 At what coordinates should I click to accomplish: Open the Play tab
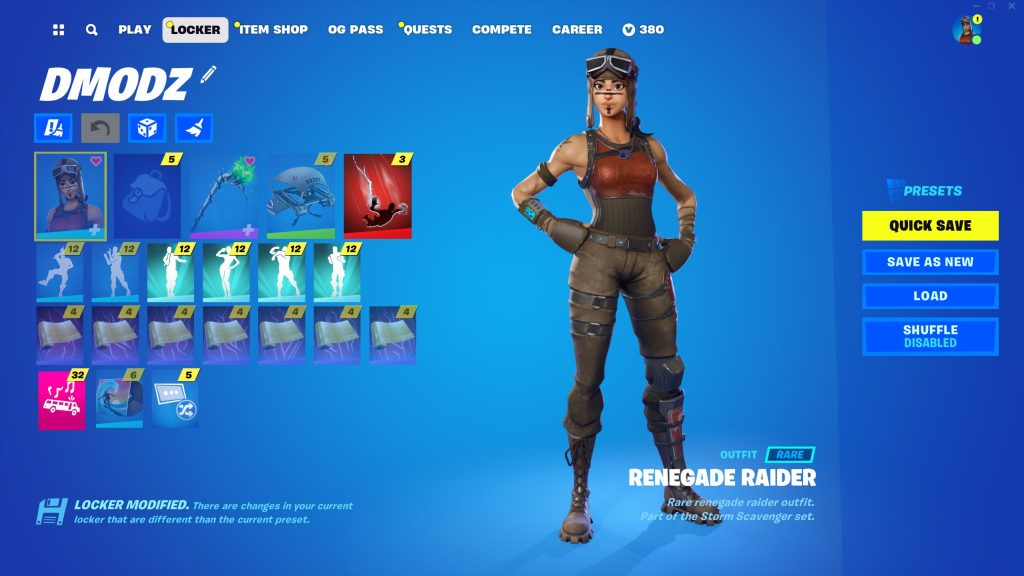click(134, 30)
